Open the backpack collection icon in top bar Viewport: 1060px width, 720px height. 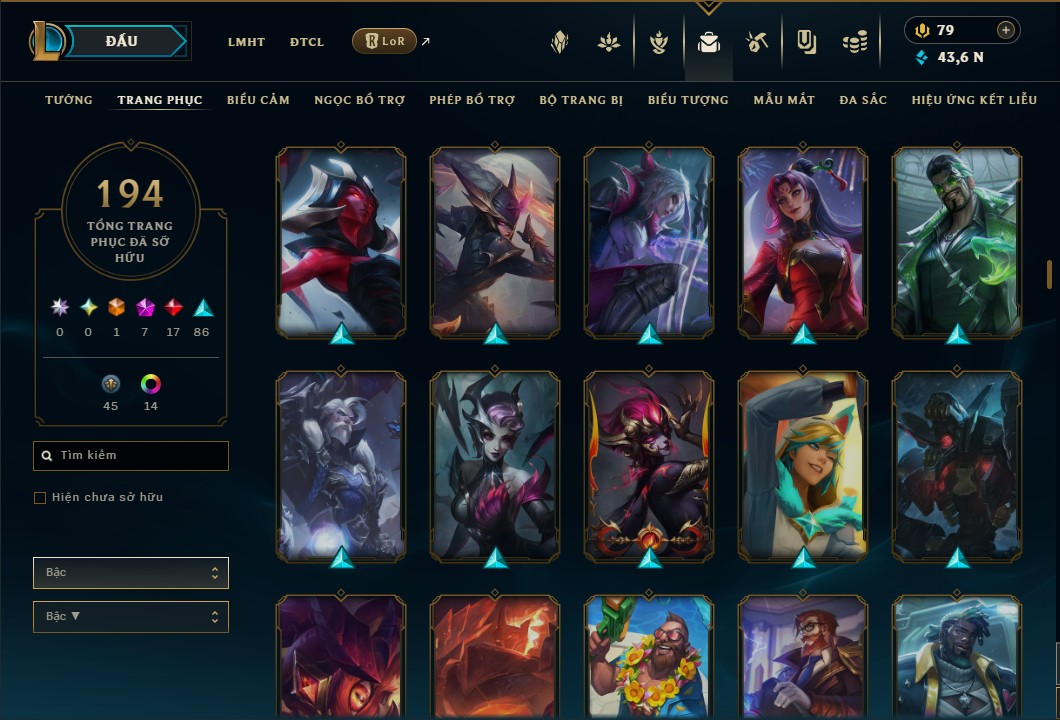709,42
